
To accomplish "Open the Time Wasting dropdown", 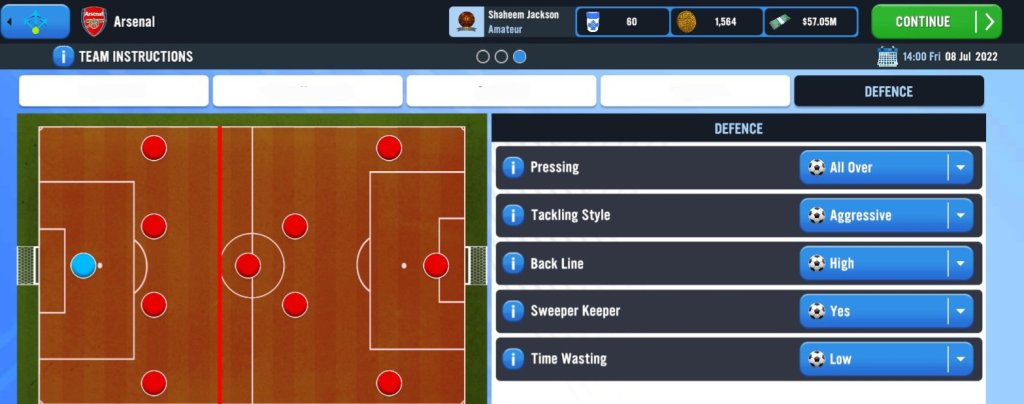I will click(x=886, y=359).
